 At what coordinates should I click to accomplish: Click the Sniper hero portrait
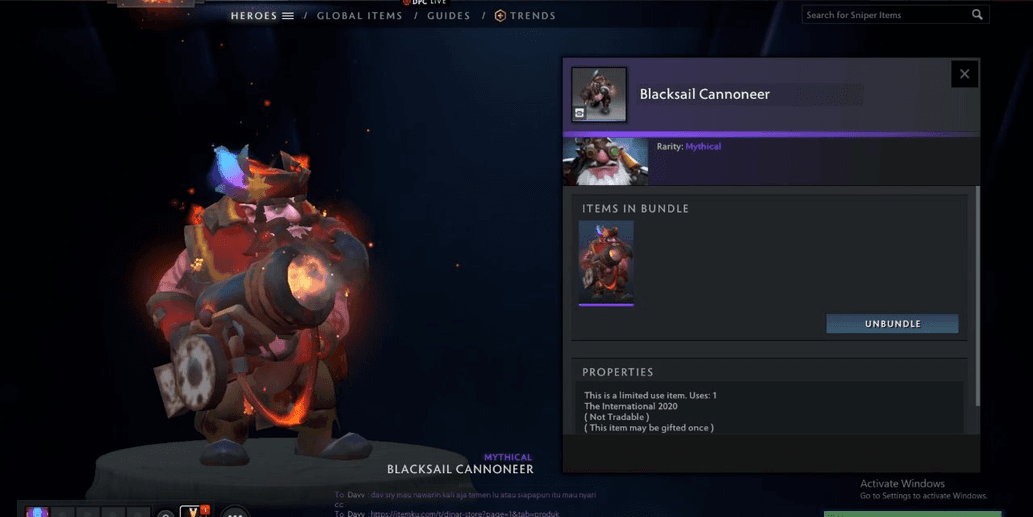[605, 162]
